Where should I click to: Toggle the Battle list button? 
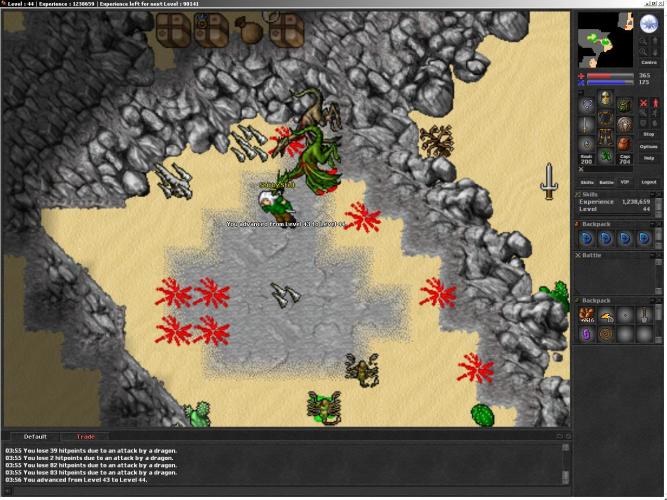click(x=605, y=182)
